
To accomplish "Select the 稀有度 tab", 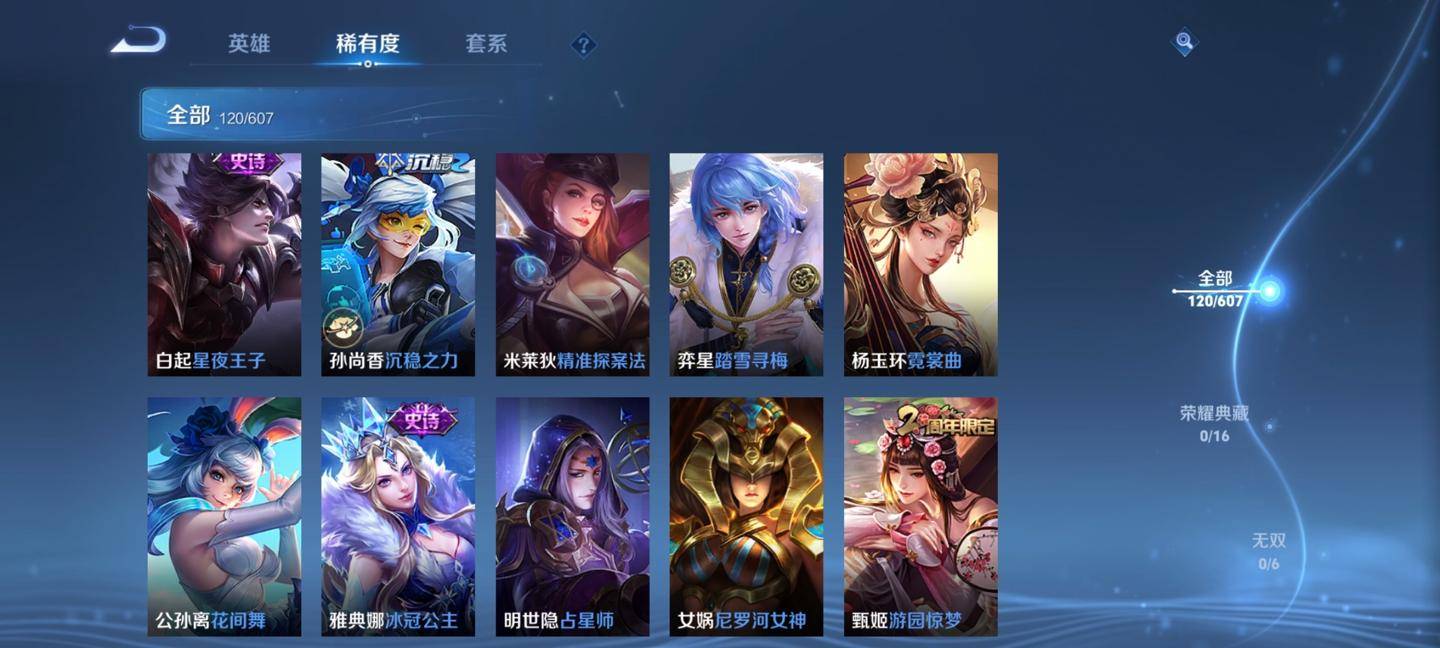I will [368, 44].
